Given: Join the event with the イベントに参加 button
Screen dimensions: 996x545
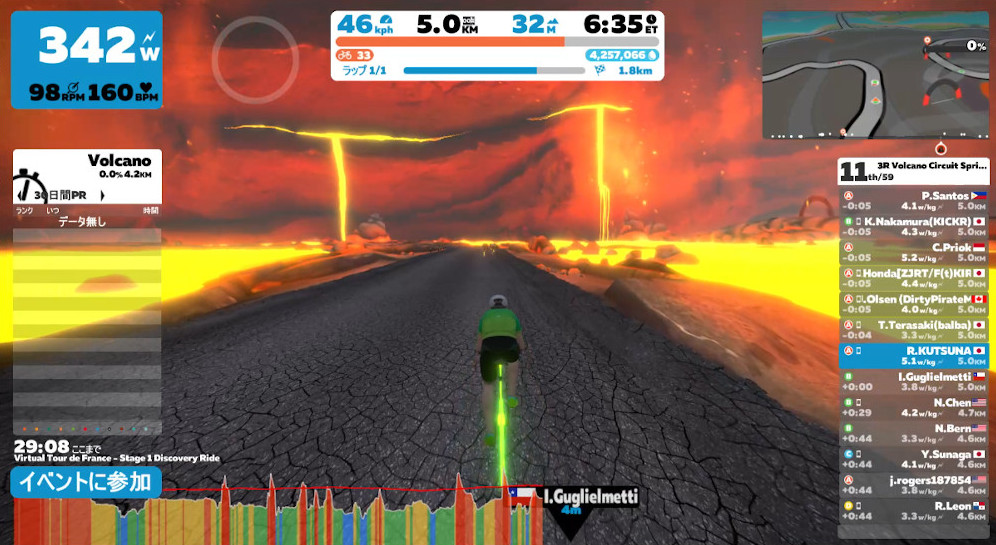Looking at the screenshot, I should click(x=86, y=482).
